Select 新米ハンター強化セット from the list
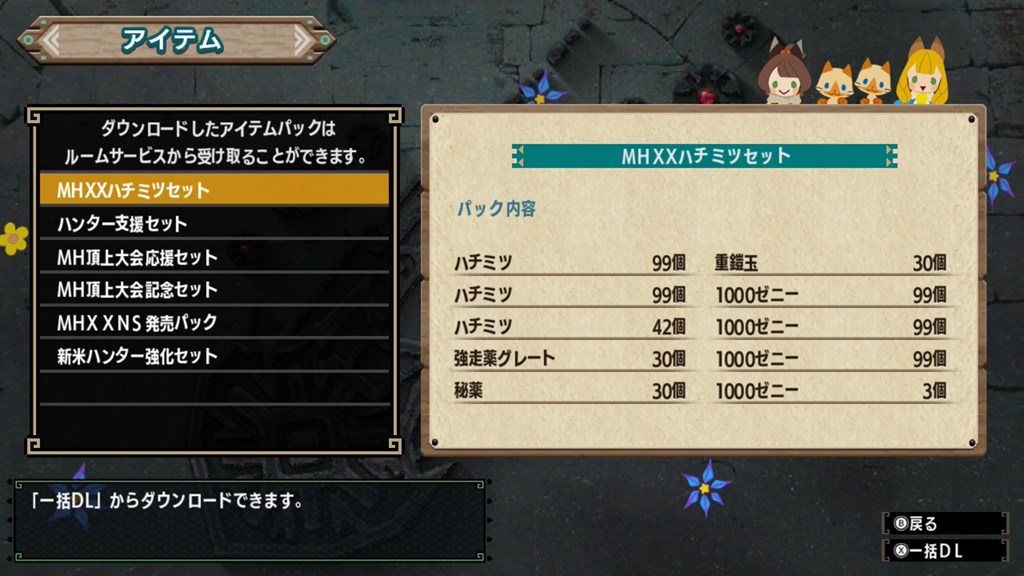 tap(214, 356)
